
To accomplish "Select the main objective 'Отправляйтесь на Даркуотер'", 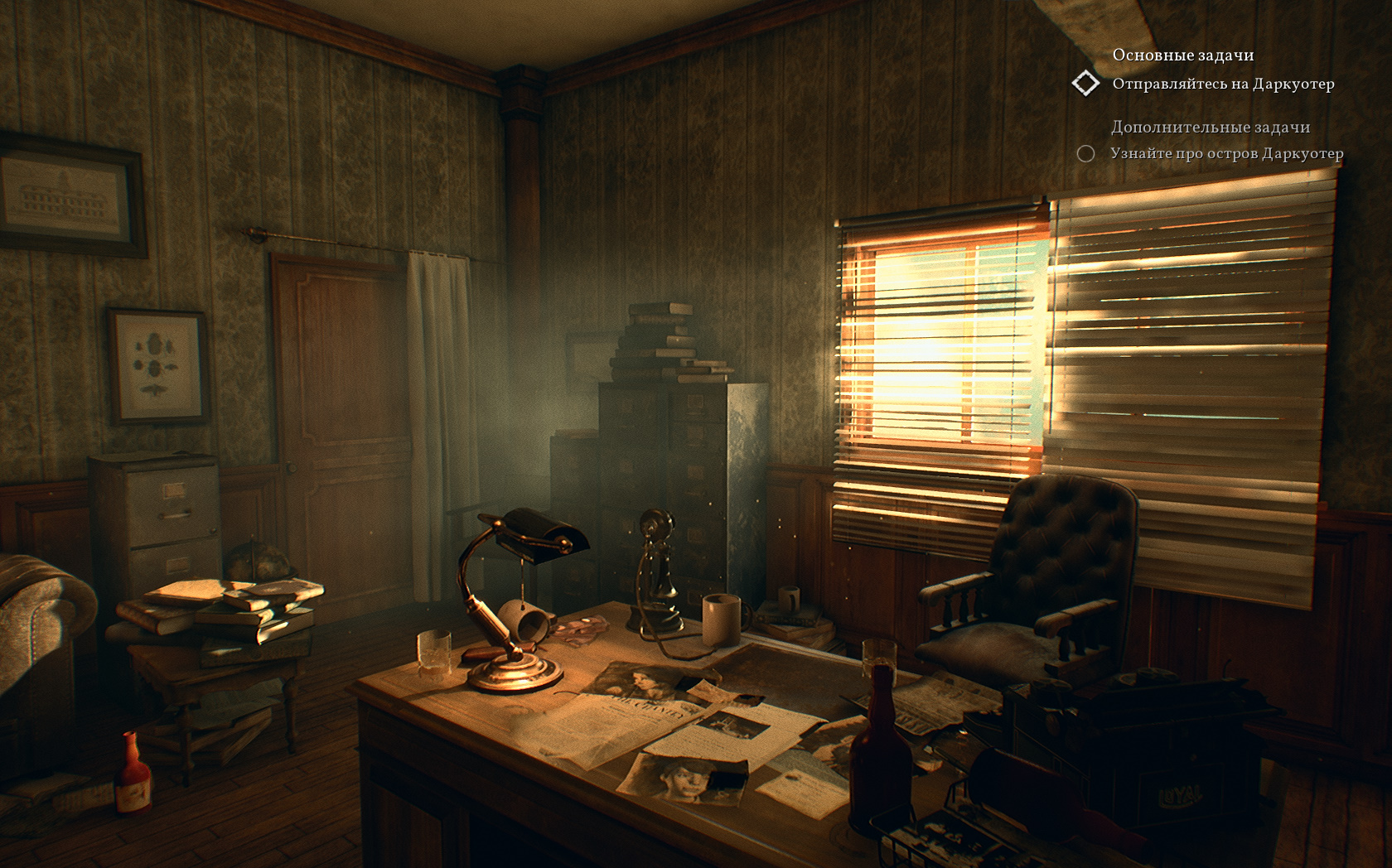I will coord(1223,84).
